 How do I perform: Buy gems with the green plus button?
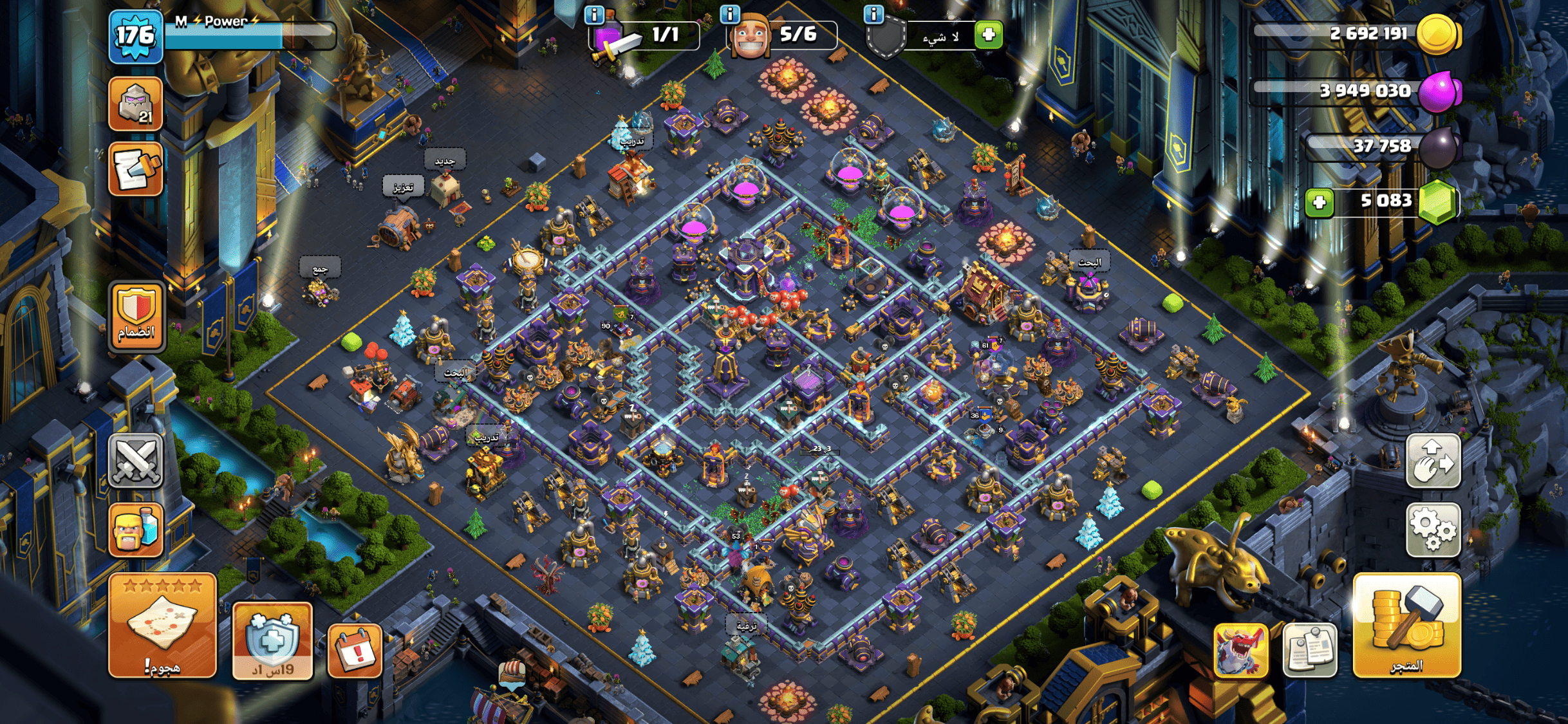pos(1319,203)
